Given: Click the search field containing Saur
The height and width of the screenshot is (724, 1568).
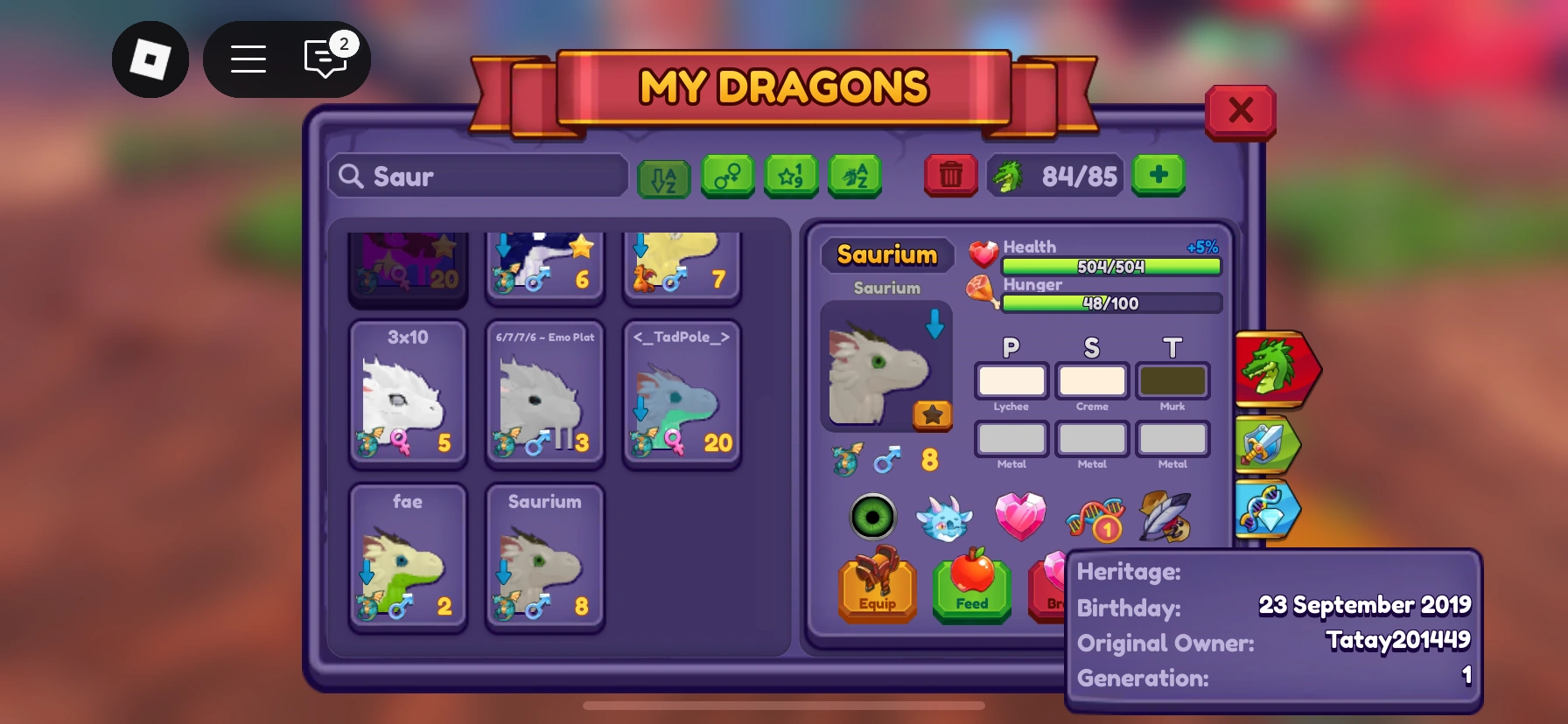Looking at the screenshot, I should coord(477,176).
